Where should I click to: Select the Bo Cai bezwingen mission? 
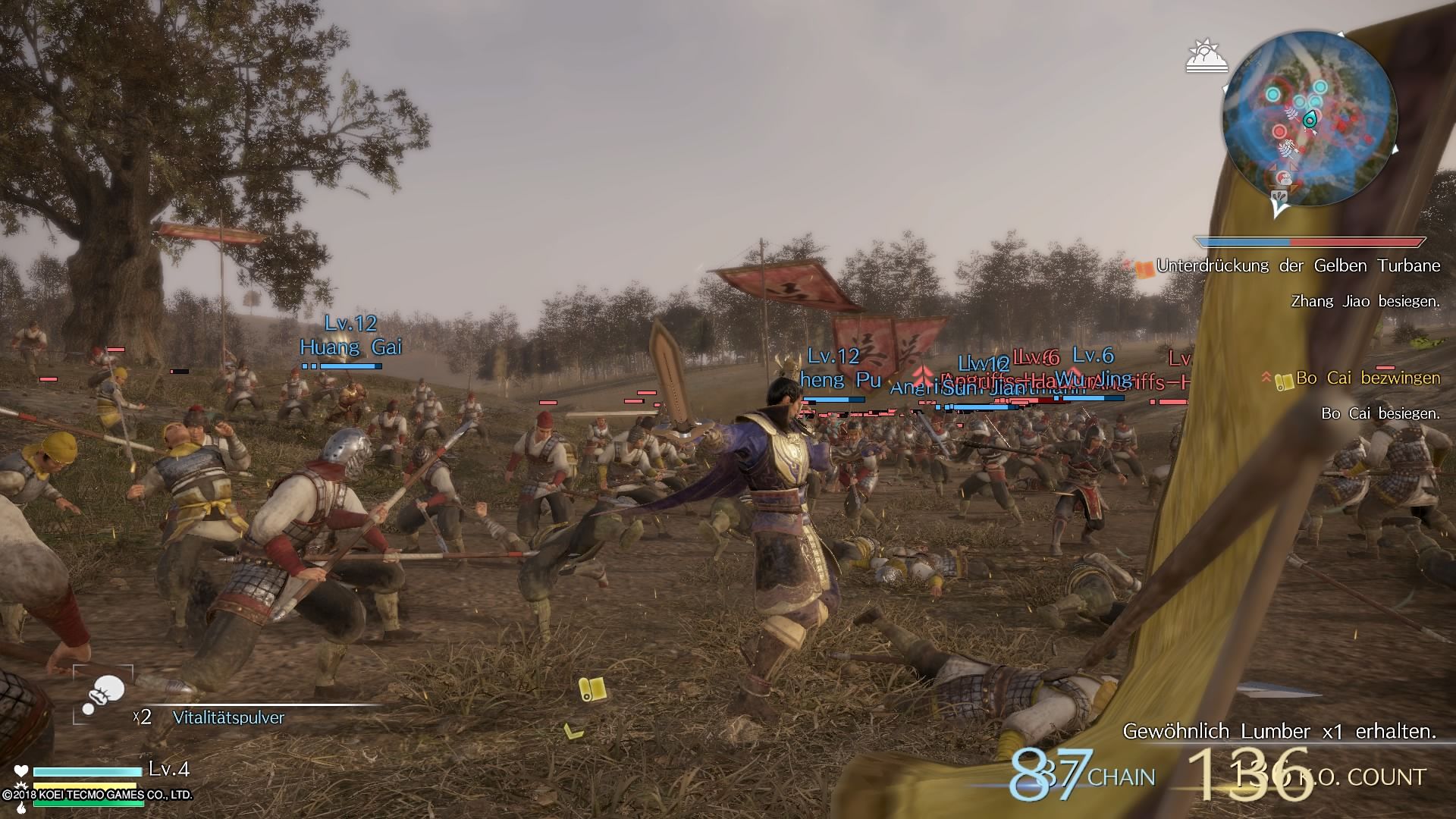(x=1367, y=378)
